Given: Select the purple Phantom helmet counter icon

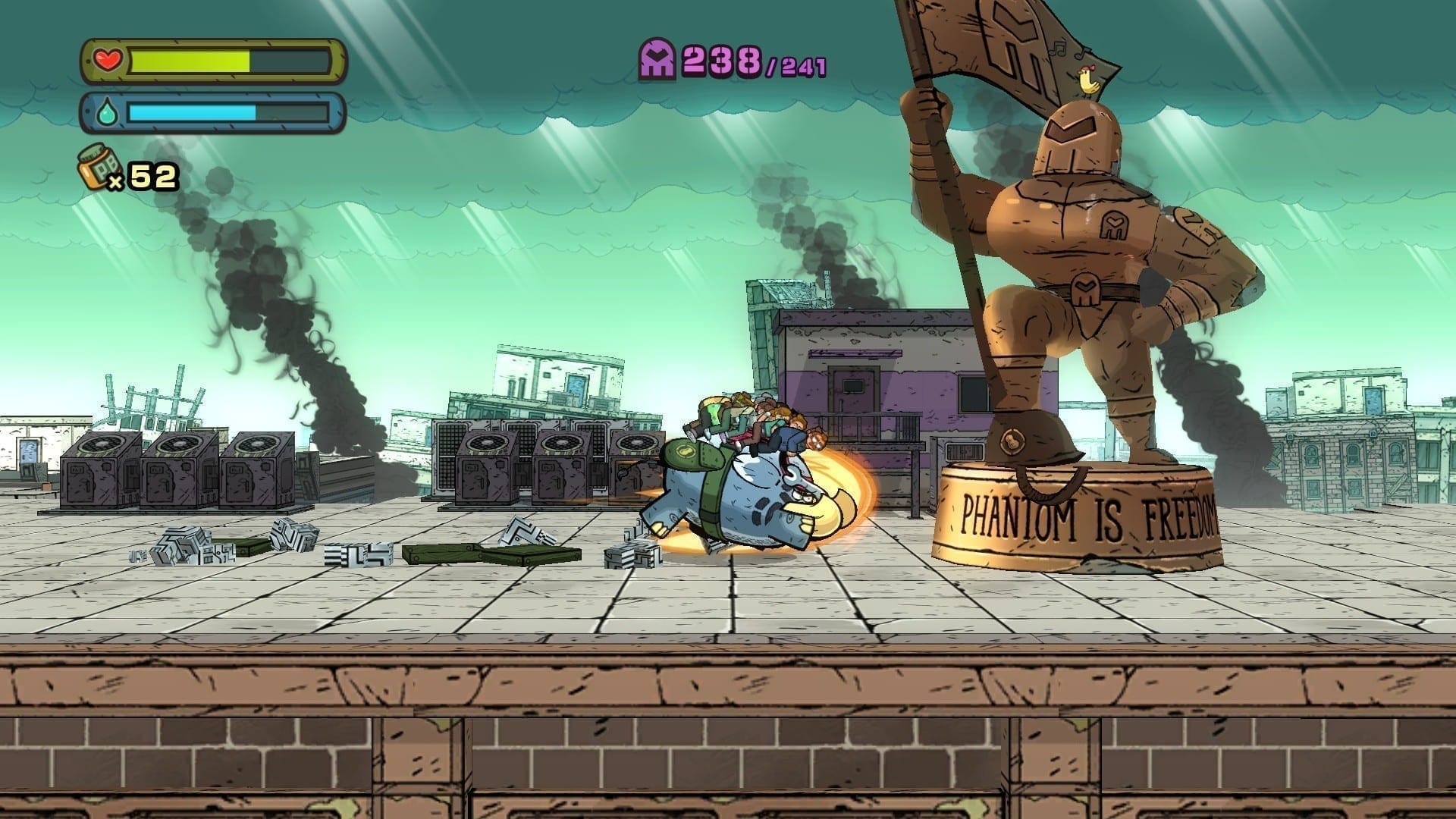Looking at the screenshot, I should click(657, 60).
